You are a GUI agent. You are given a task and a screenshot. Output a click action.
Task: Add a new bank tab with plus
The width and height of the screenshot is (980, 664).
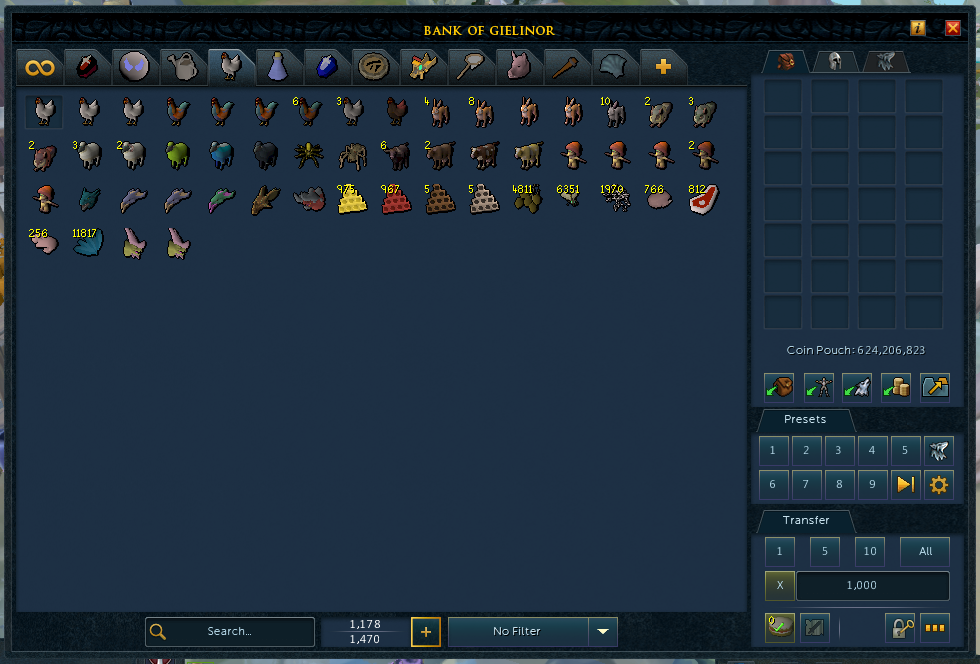click(x=662, y=67)
